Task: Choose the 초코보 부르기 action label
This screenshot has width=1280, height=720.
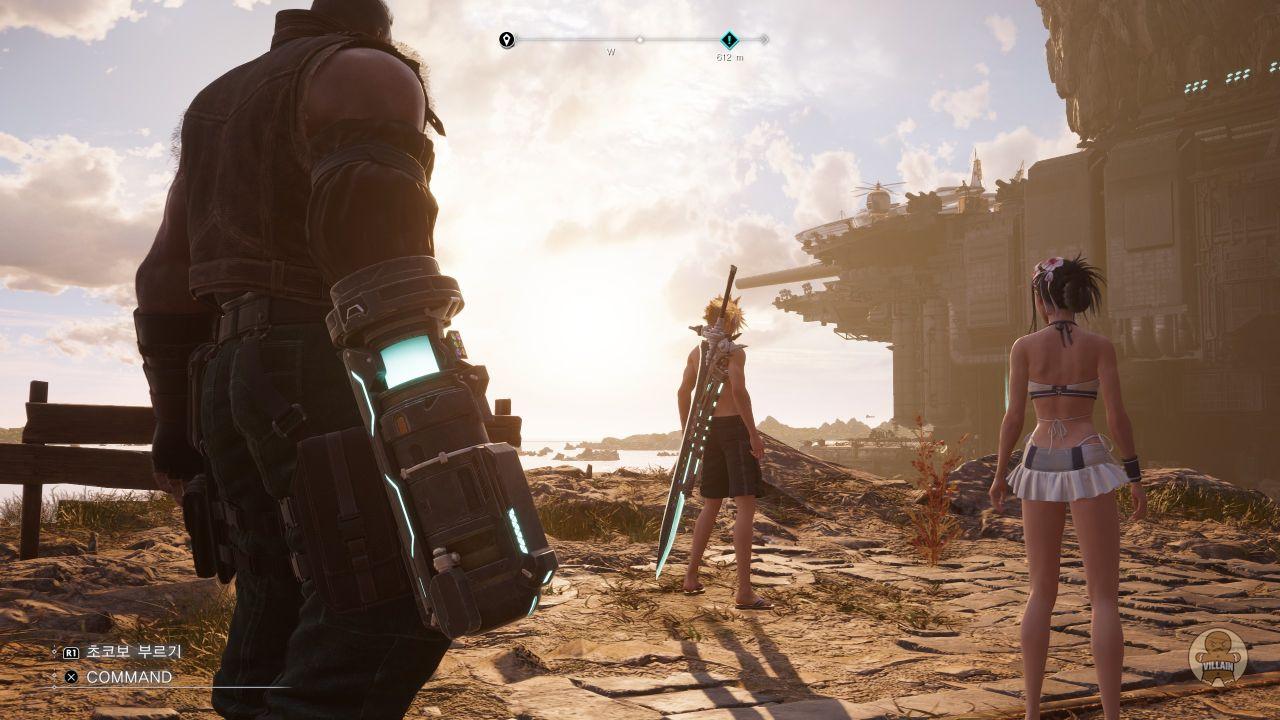Action: click(134, 651)
